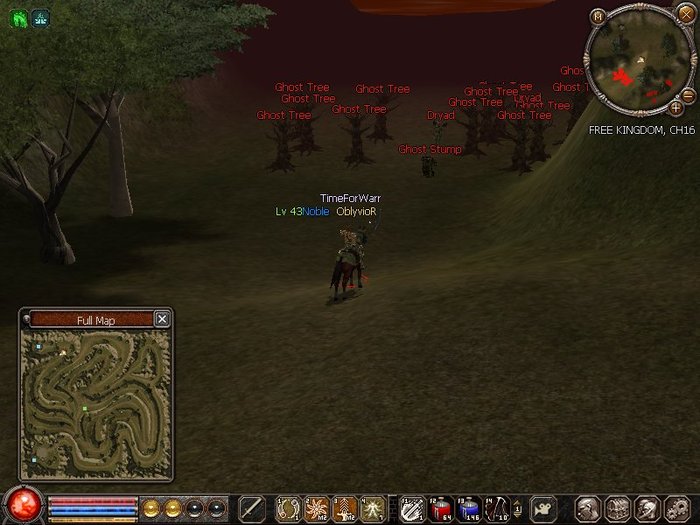Open the settings gear button

pos(675,508)
